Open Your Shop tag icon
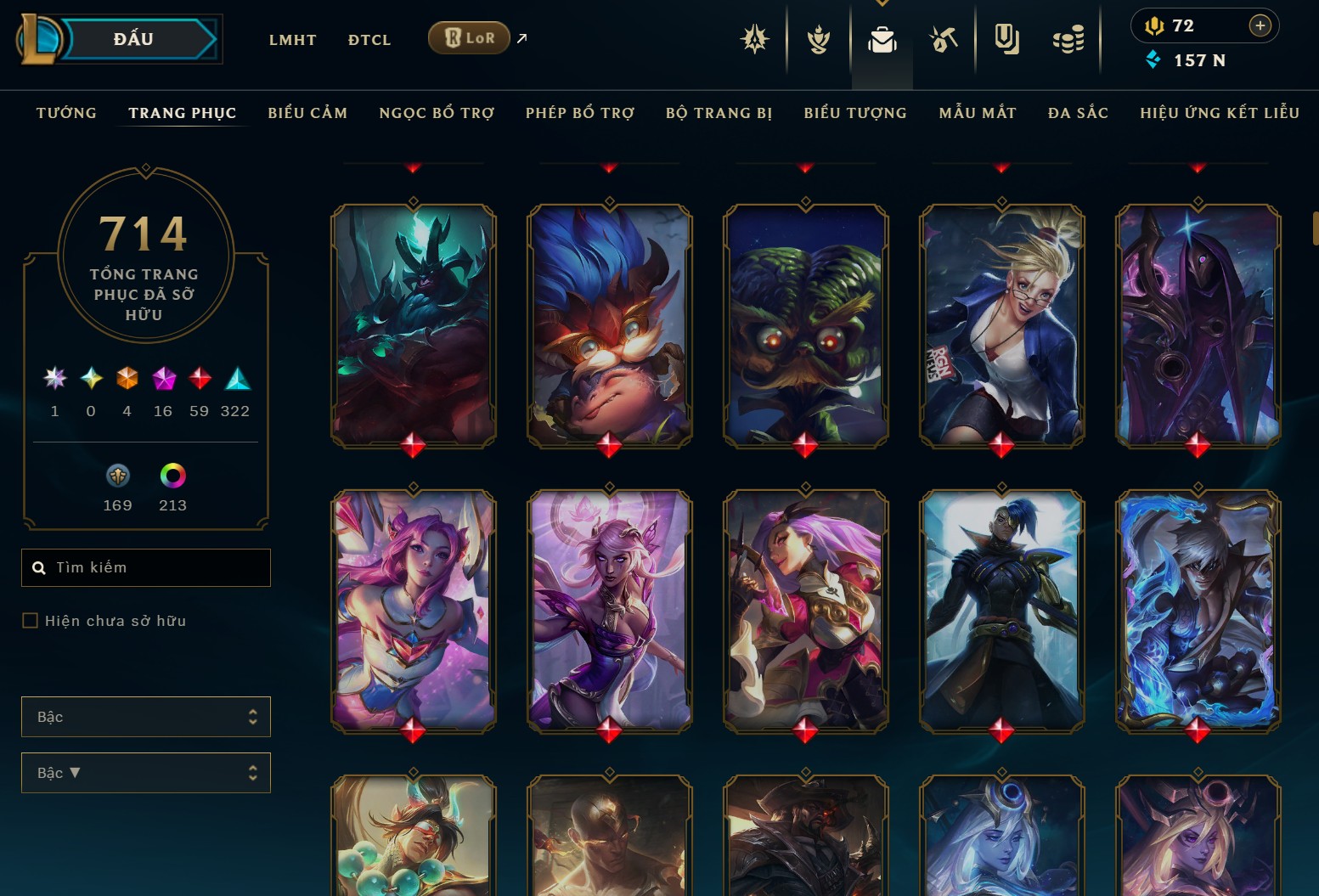The image size is (1319, 896). (x=1007, y=38)
